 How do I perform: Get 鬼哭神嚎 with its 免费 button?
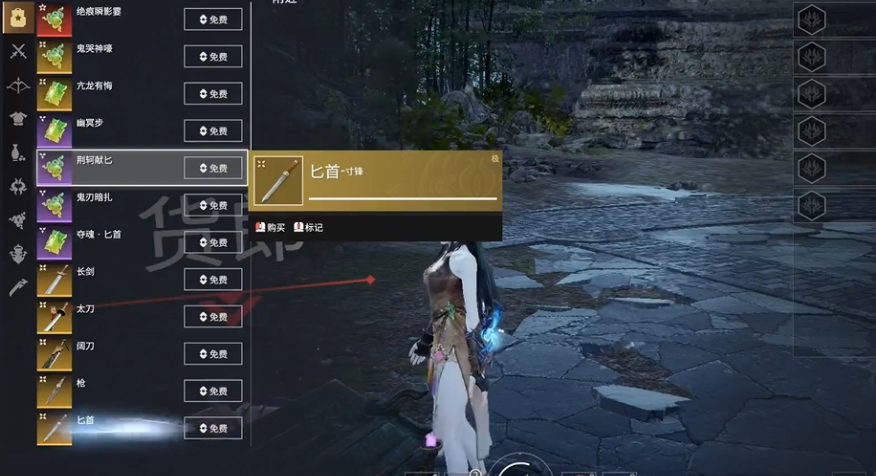(x=213, y=56)
